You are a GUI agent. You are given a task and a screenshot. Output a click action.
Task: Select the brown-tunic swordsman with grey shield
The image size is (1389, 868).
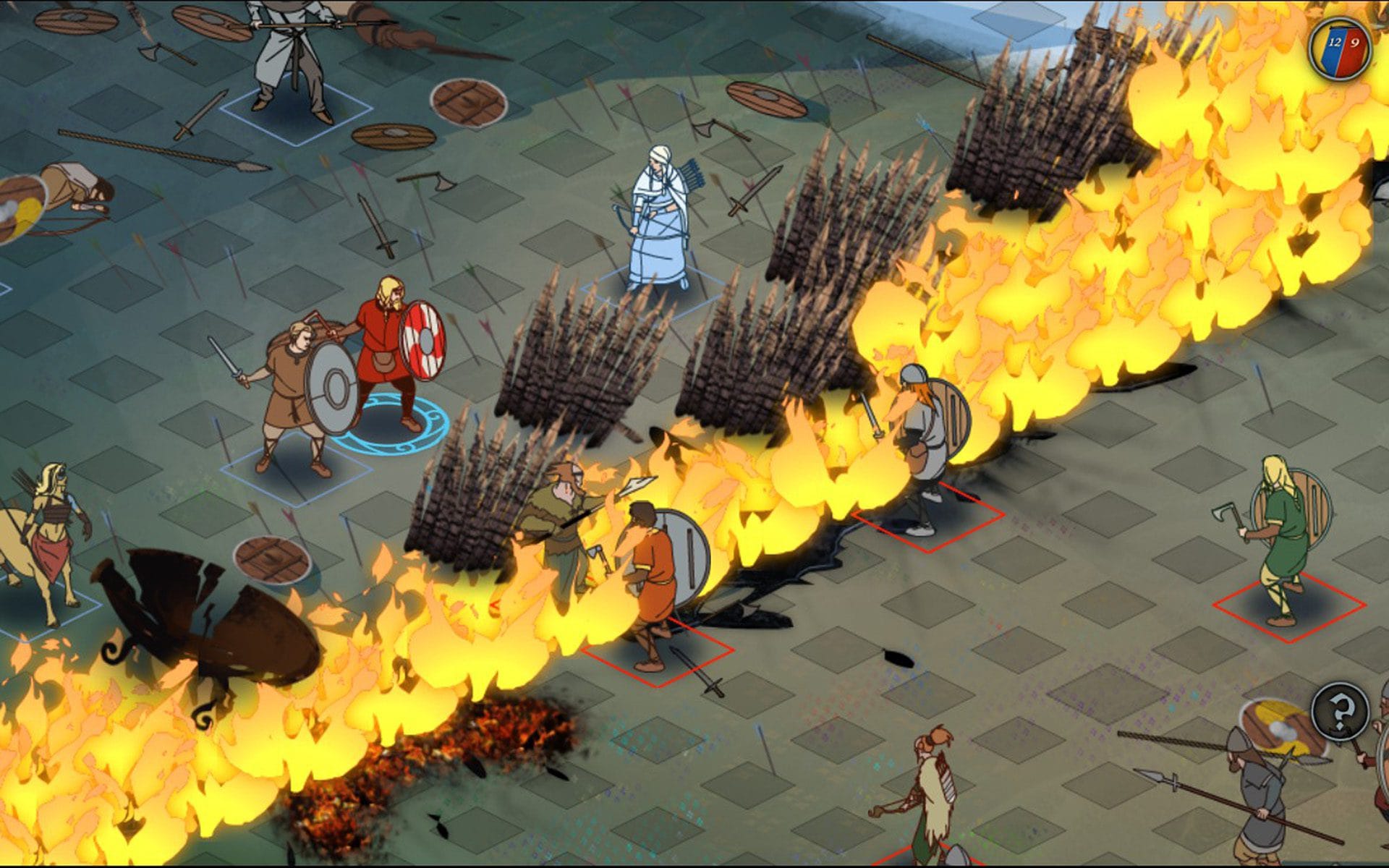coord(295,391)
